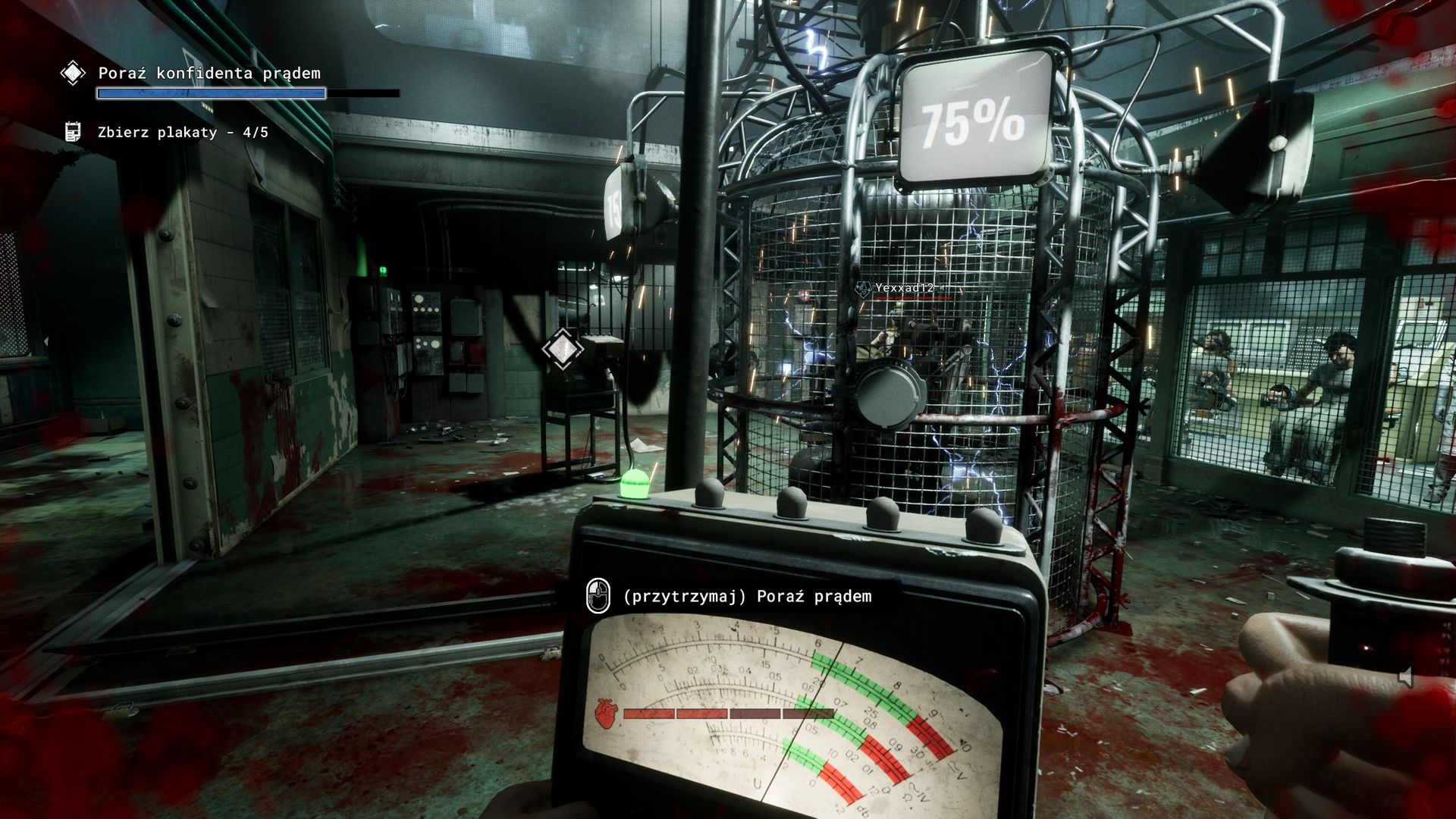Click the 'Zbierz plakaty - 4/5' tracker
This screenshot has height=819, width=1456.
183,133
